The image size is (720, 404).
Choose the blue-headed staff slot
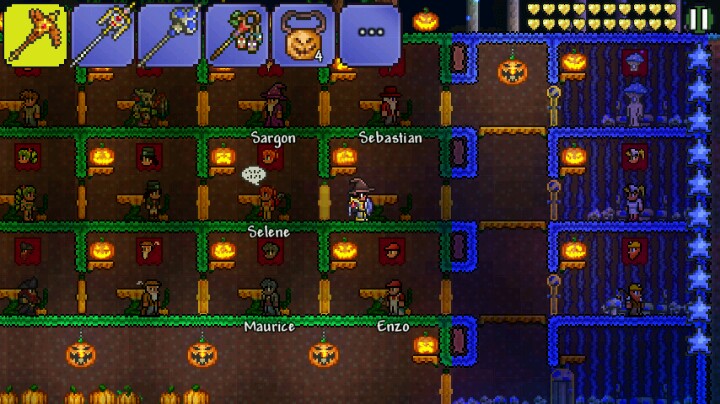169,34
